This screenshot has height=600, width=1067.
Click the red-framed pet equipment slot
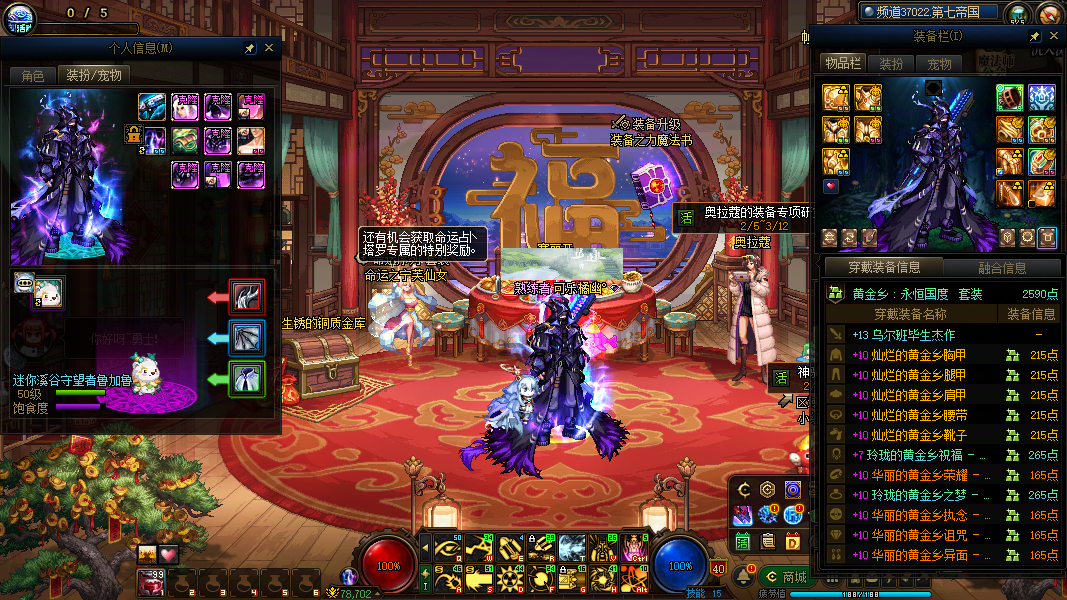[247, 297]
